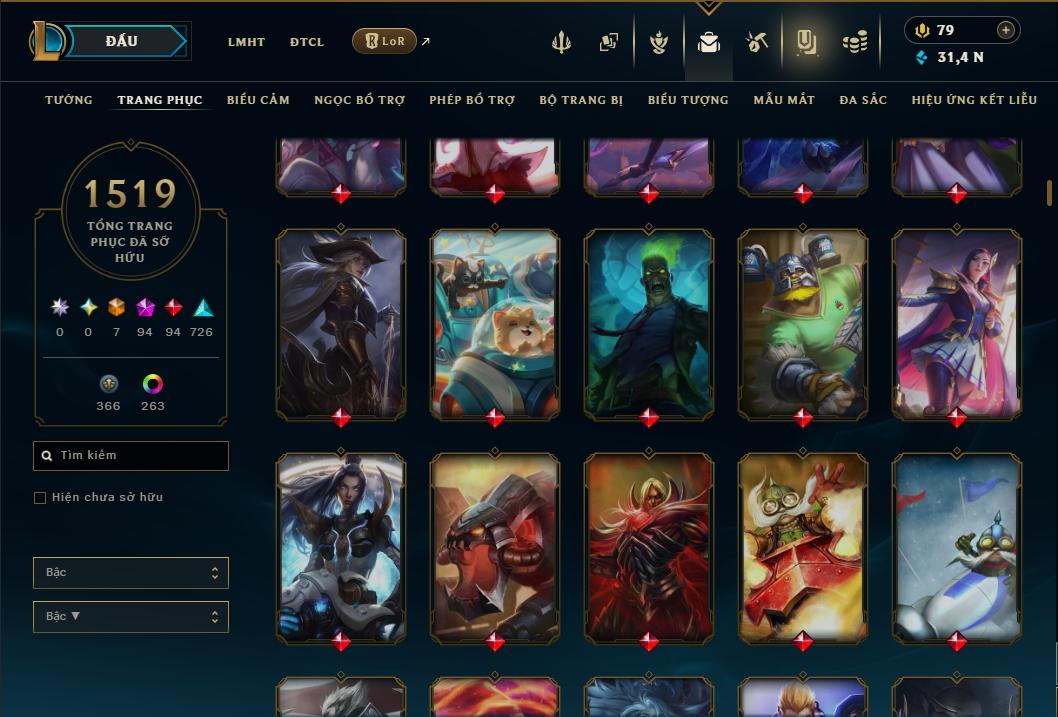
Task: Switch to the ĐTCL tab
Action: (x=307, y=42)
